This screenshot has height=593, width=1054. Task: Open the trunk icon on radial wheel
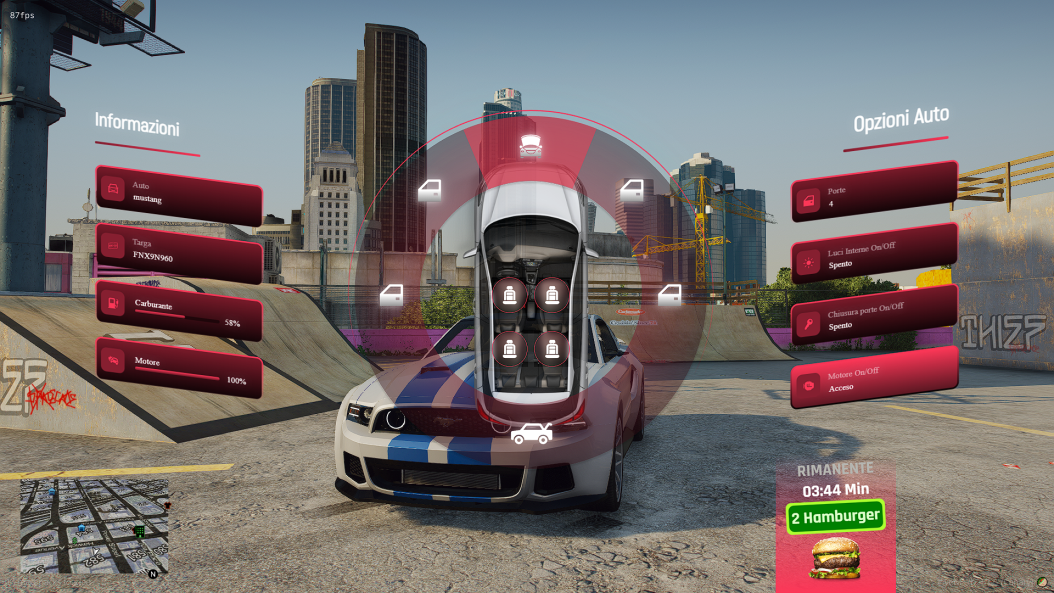point(530,433)
